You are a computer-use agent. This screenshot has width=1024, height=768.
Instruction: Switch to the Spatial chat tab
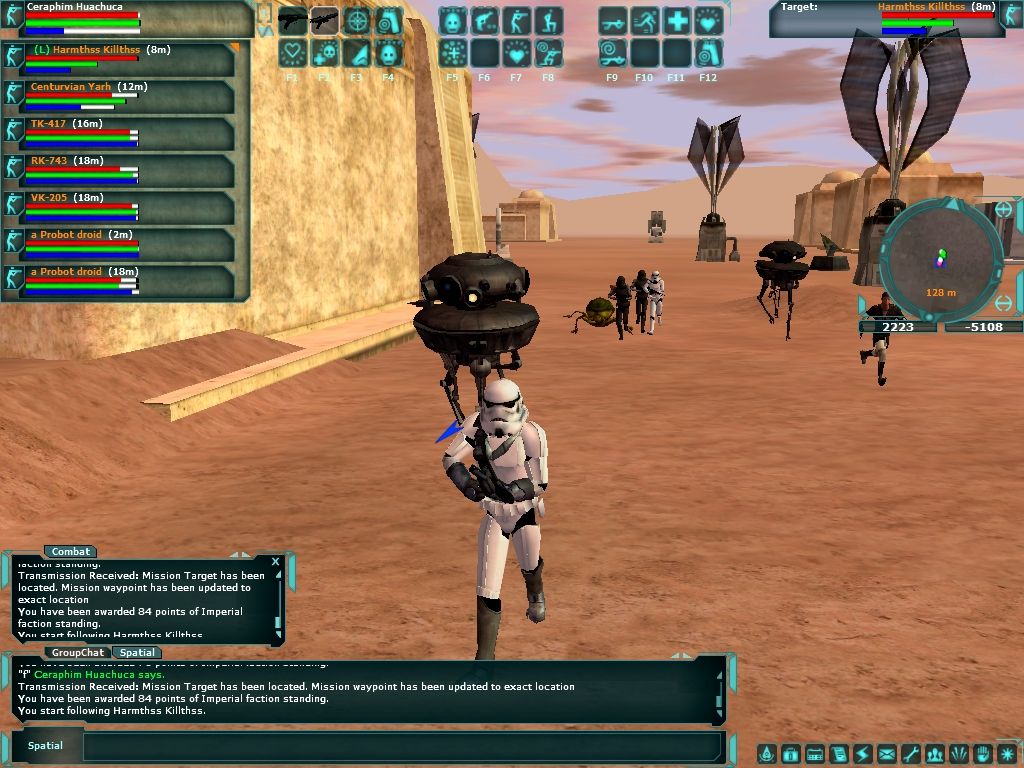(x=137, y=652)
